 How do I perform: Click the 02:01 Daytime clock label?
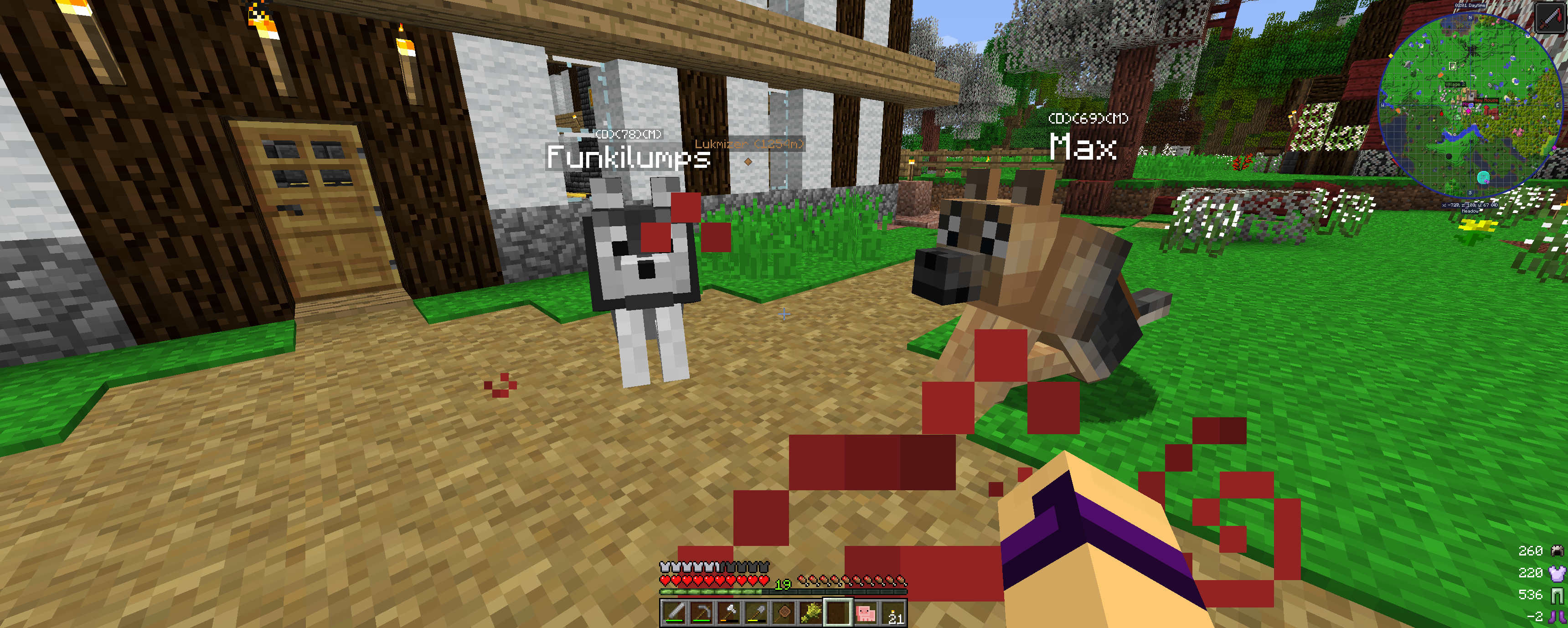[1470, 5]
